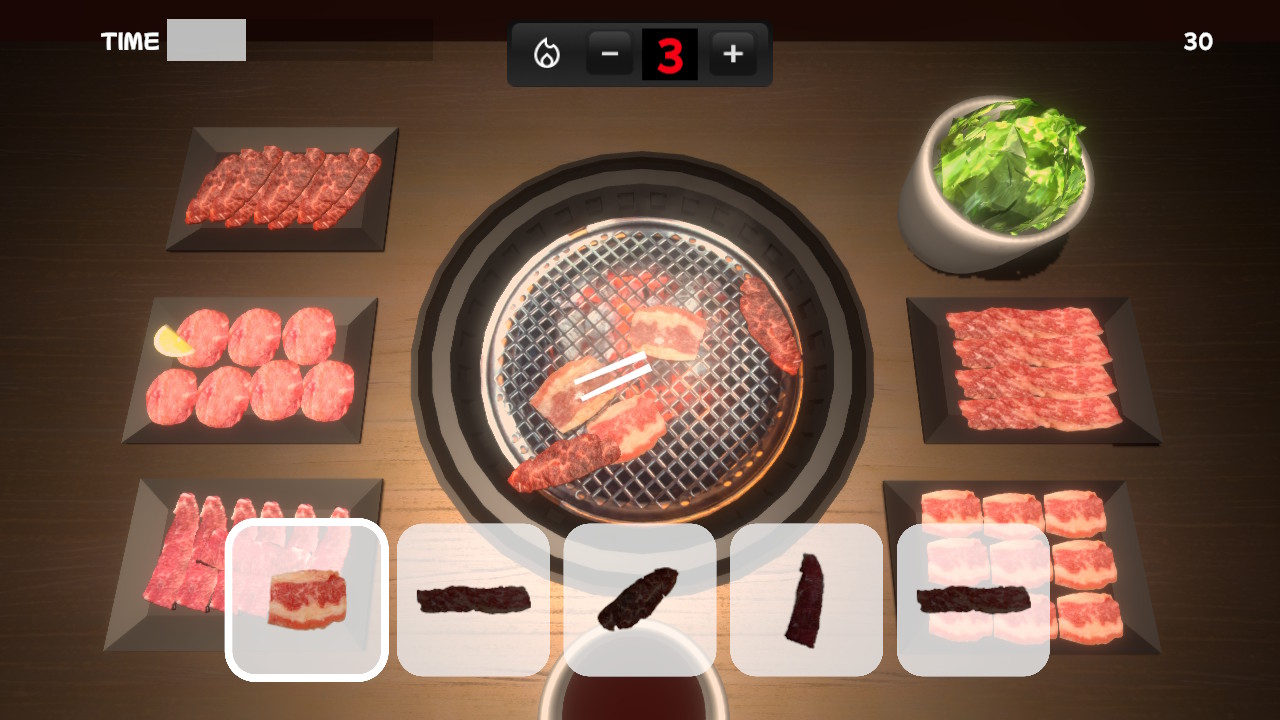1280x720 pixels.
Task: Click the gray TIME progress bar
Action: (x=206, y=40)
